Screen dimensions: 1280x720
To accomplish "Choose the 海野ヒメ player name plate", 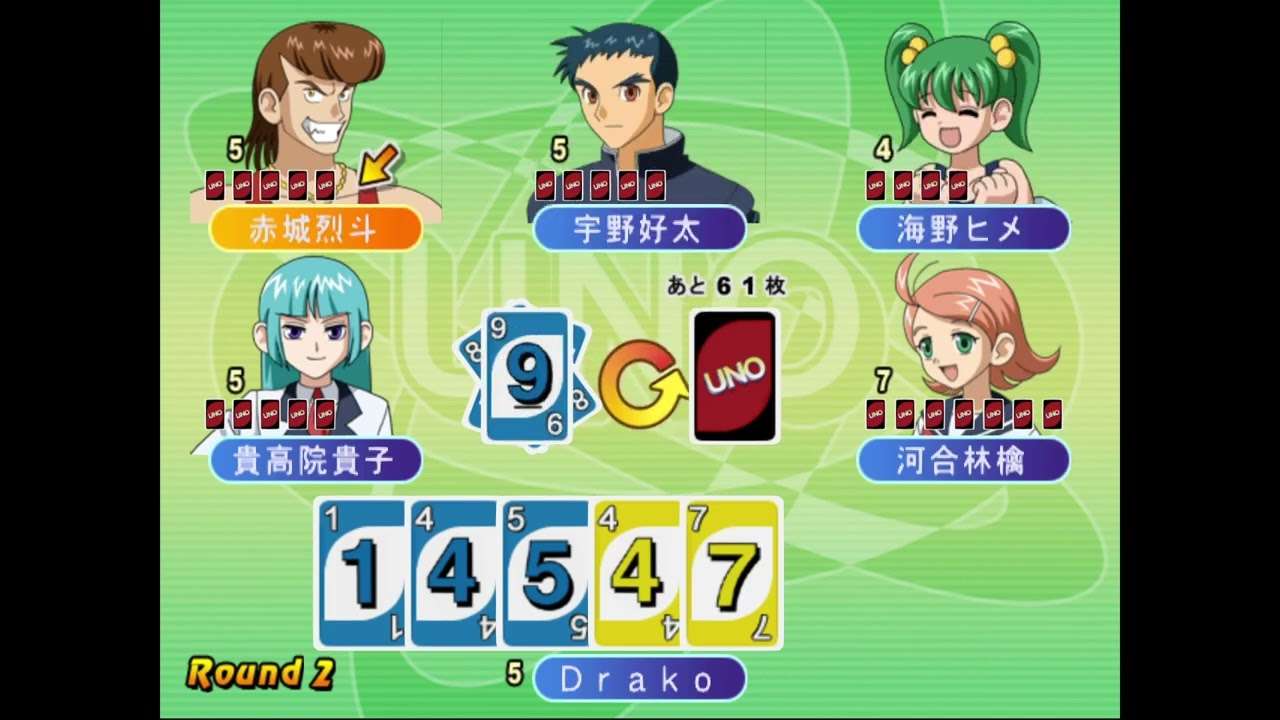I will [x=963, y=229].
